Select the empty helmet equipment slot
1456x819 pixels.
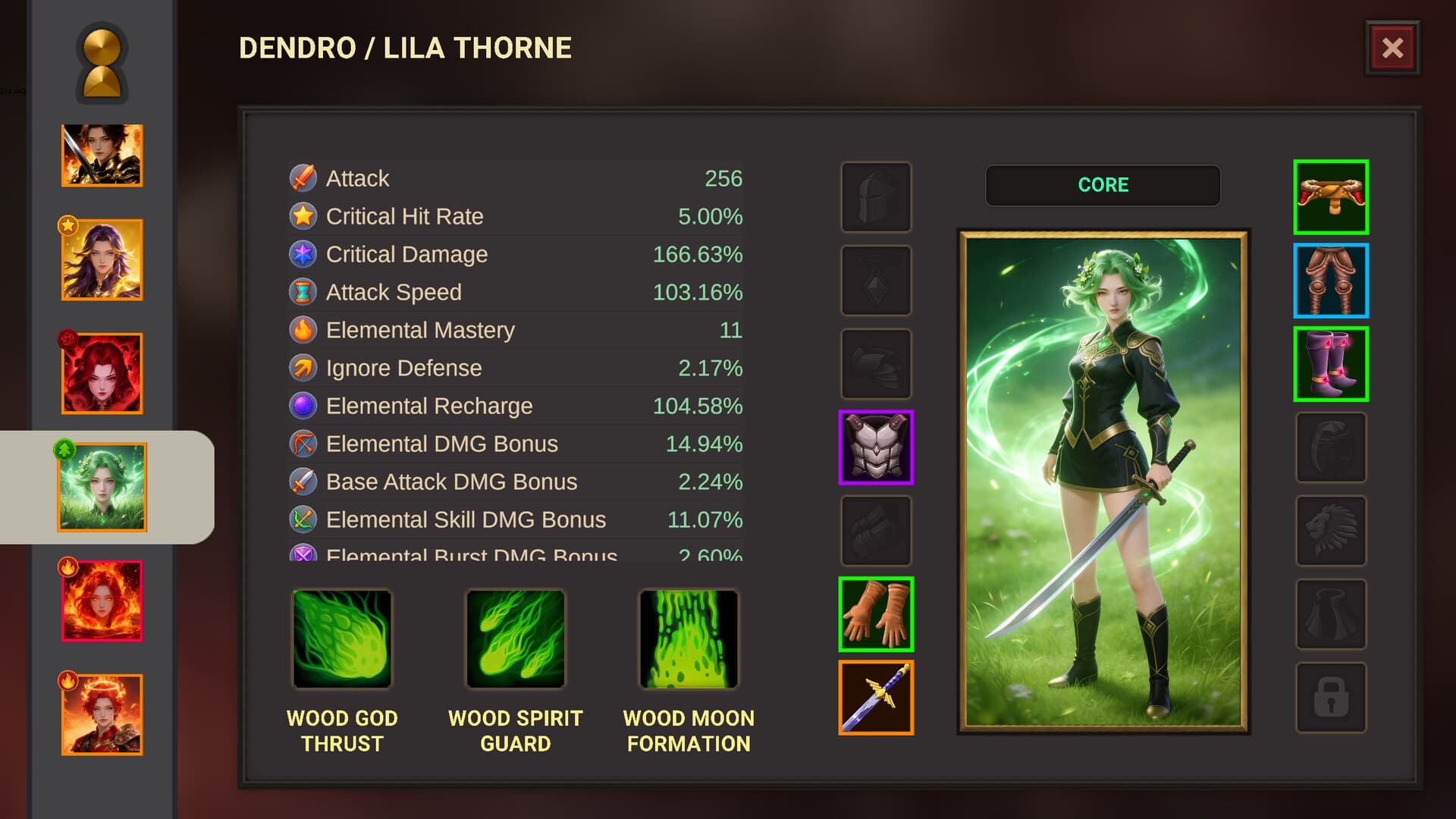click(876, 198)
